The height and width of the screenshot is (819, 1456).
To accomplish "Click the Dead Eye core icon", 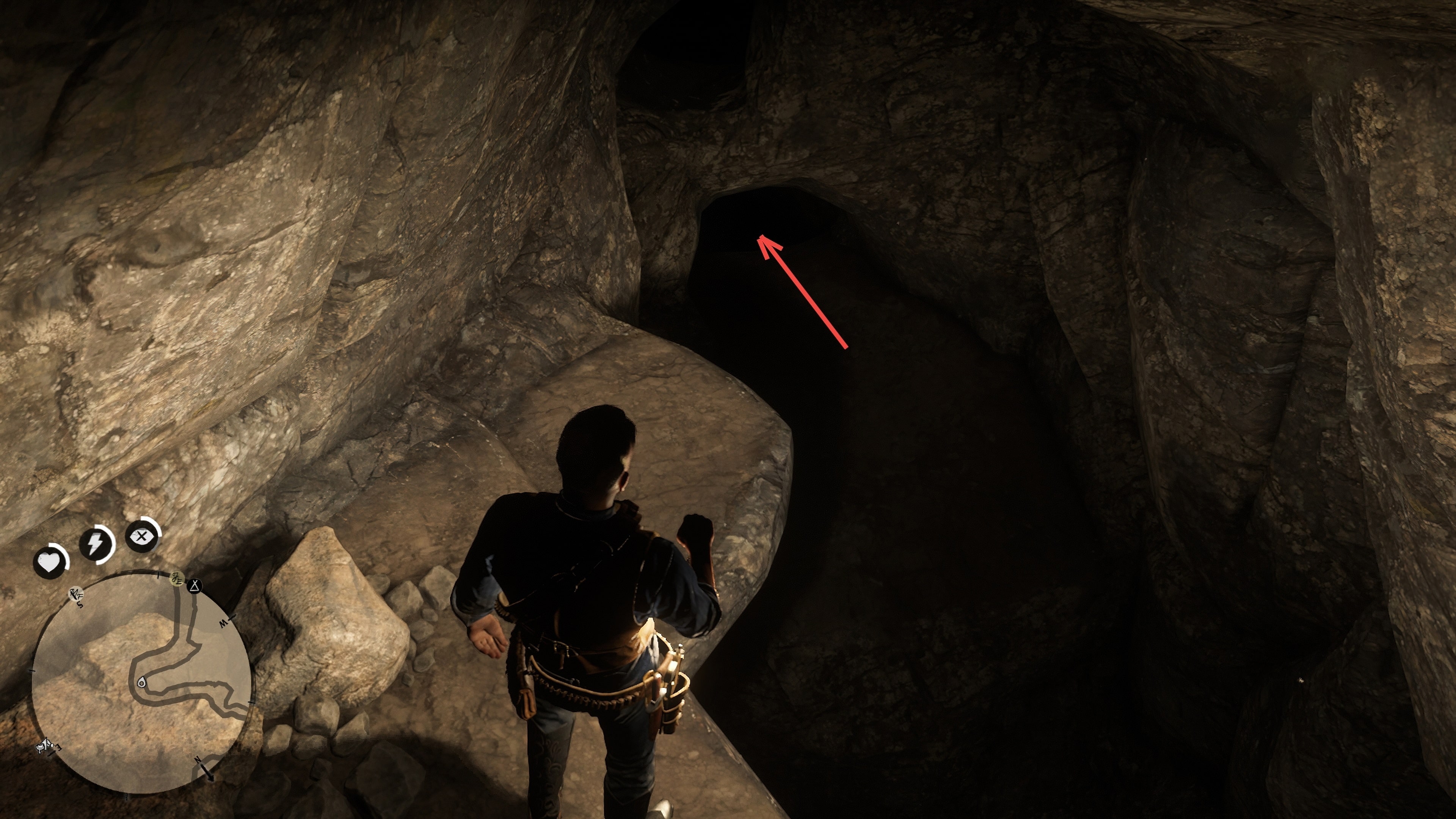I will (142, 535).
